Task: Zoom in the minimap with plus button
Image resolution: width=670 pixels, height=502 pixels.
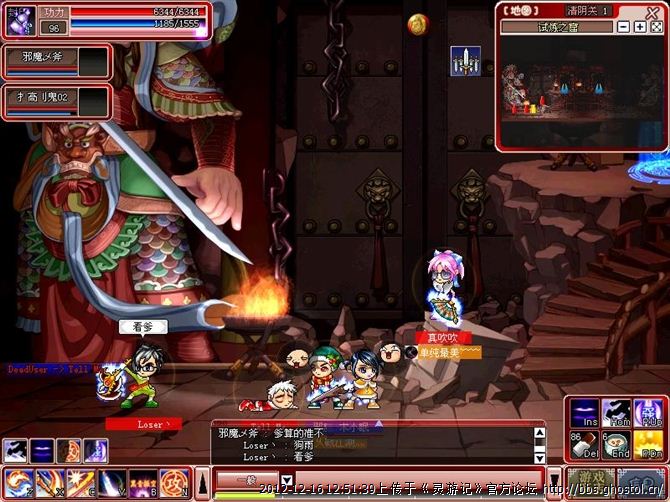Action: (640, 27)
